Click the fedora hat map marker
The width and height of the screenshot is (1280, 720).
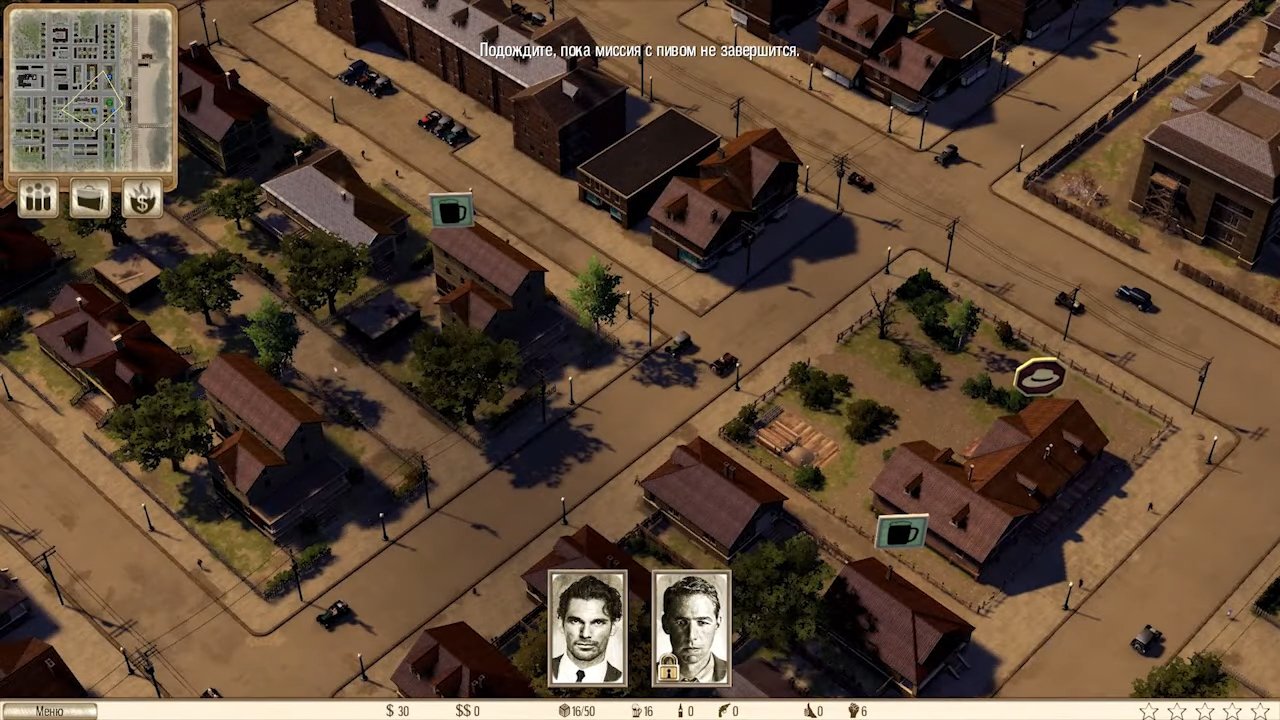tap(1039, 377)
